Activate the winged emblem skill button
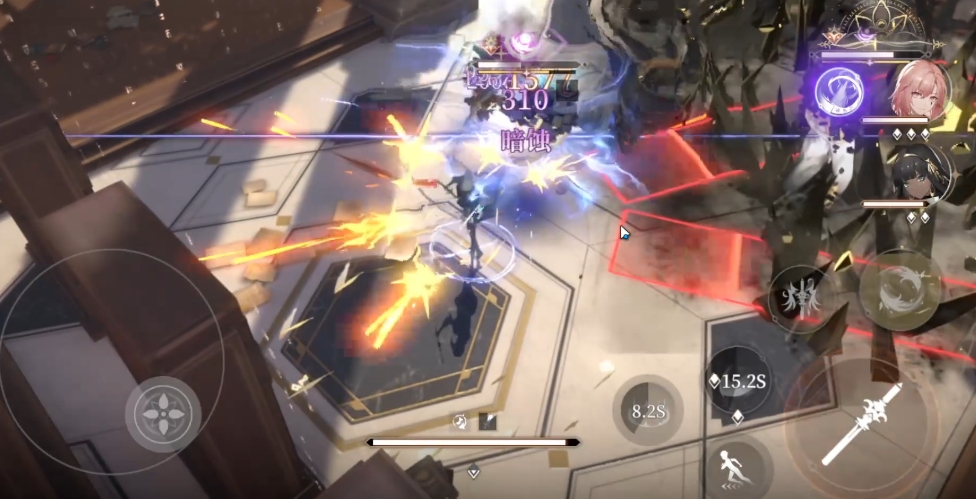Viewport: 976px width, 499px height. click(x=800, y=298)
